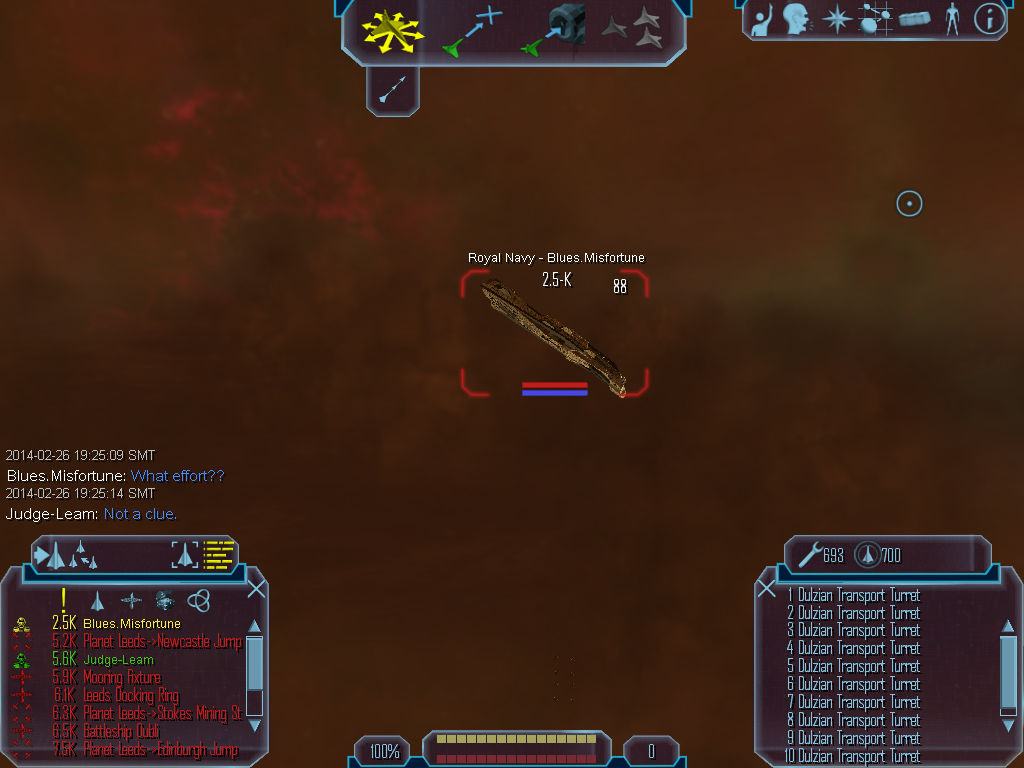The width and height of the screenshot is (1024, 768).
Task: Open the player status standing-figure icon
Action: [952, 19]
